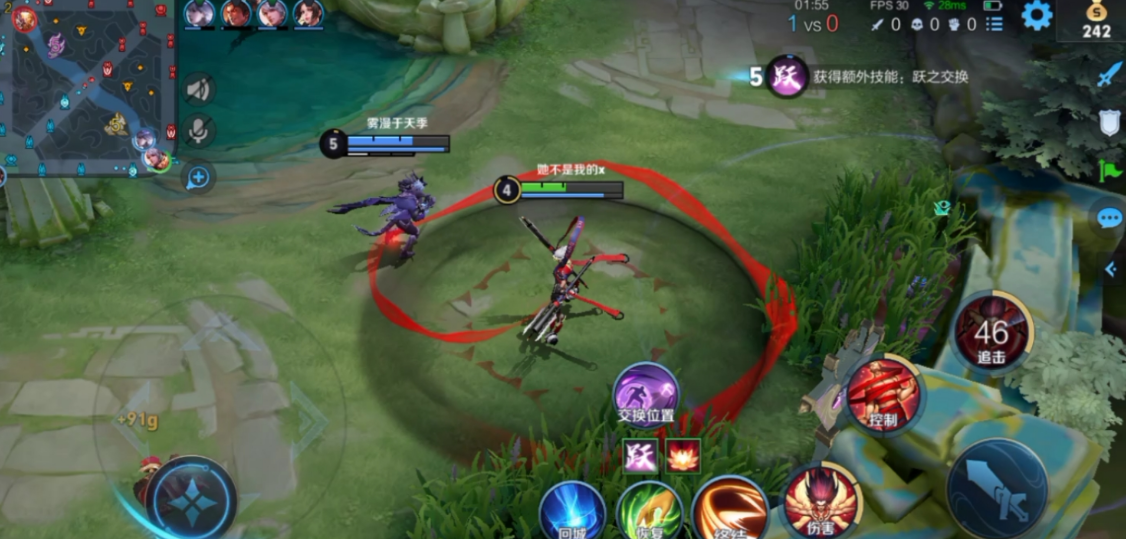Select the second ally portrait at top
Screen dimensions: 1126x539
coord(236,14)
